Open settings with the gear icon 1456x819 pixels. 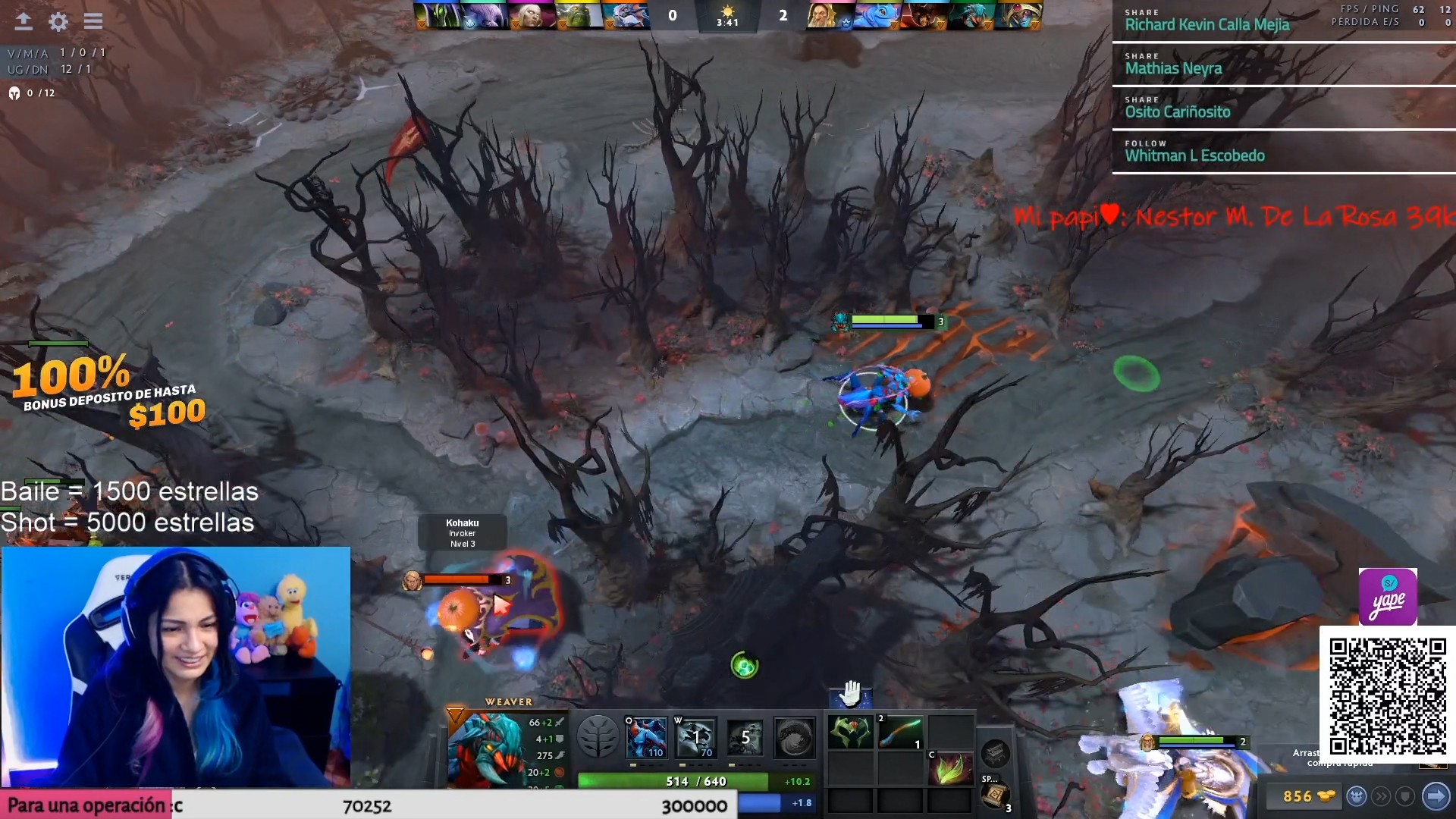click(x=58, y=21)
